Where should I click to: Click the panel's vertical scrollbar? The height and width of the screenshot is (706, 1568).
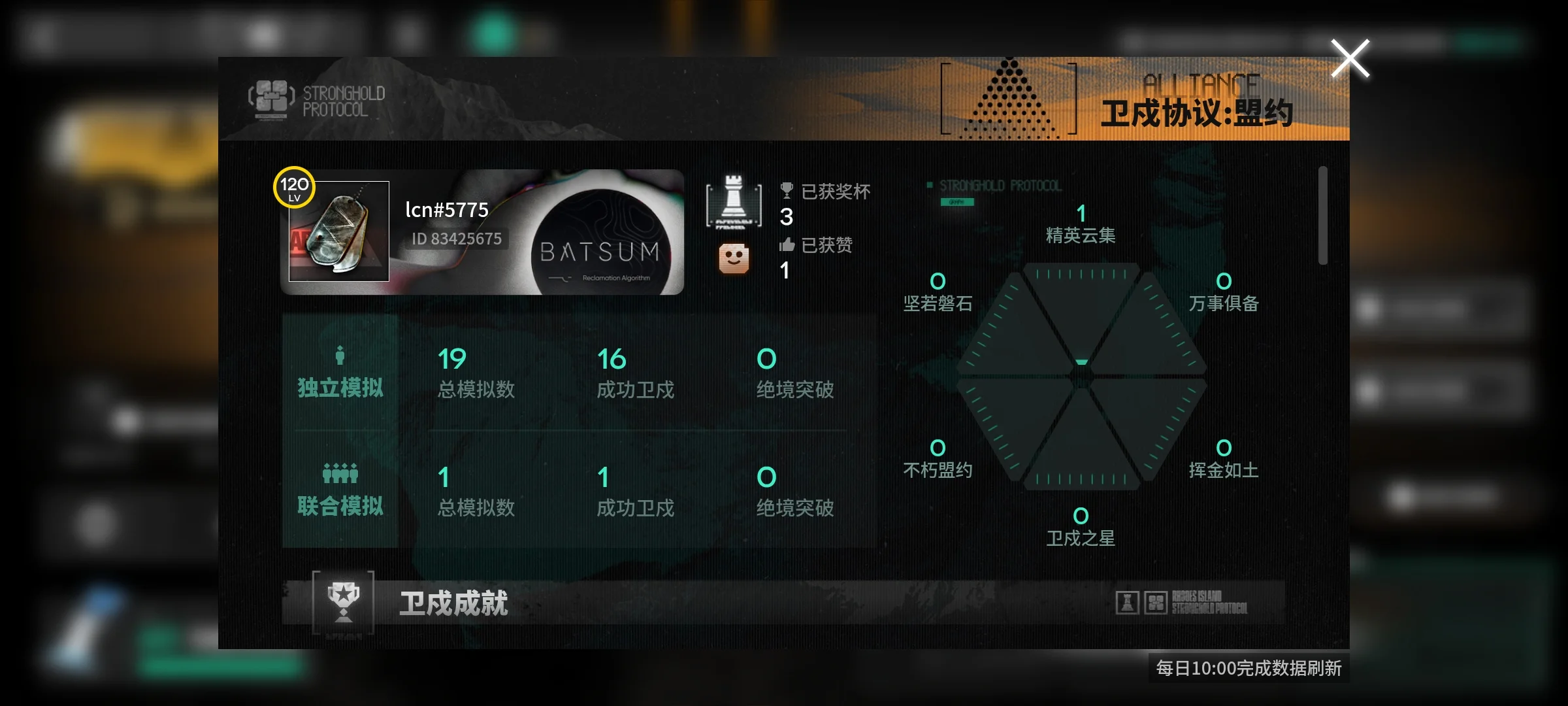[x=1322, y=216]
